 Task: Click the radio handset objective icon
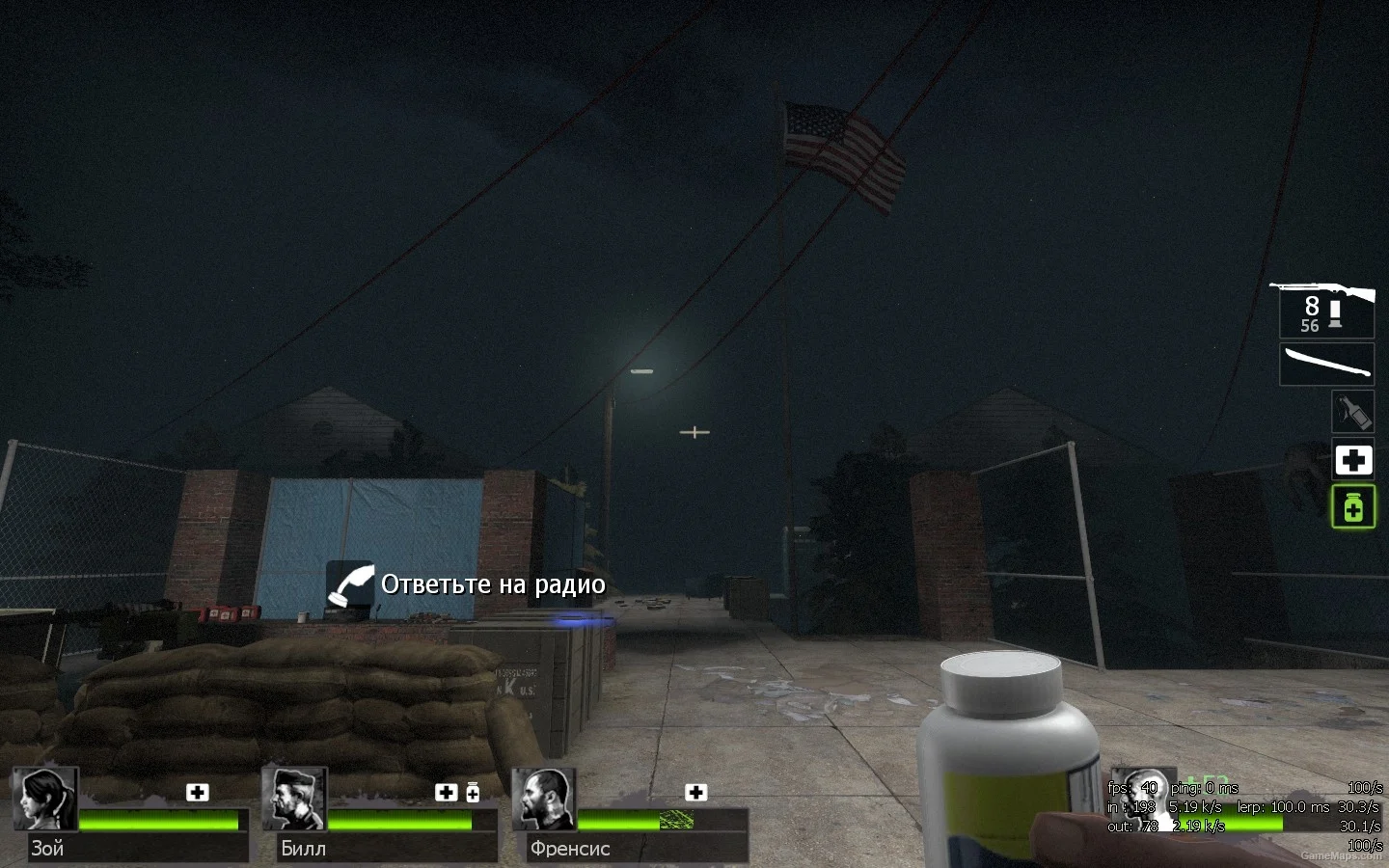point(349,584)
